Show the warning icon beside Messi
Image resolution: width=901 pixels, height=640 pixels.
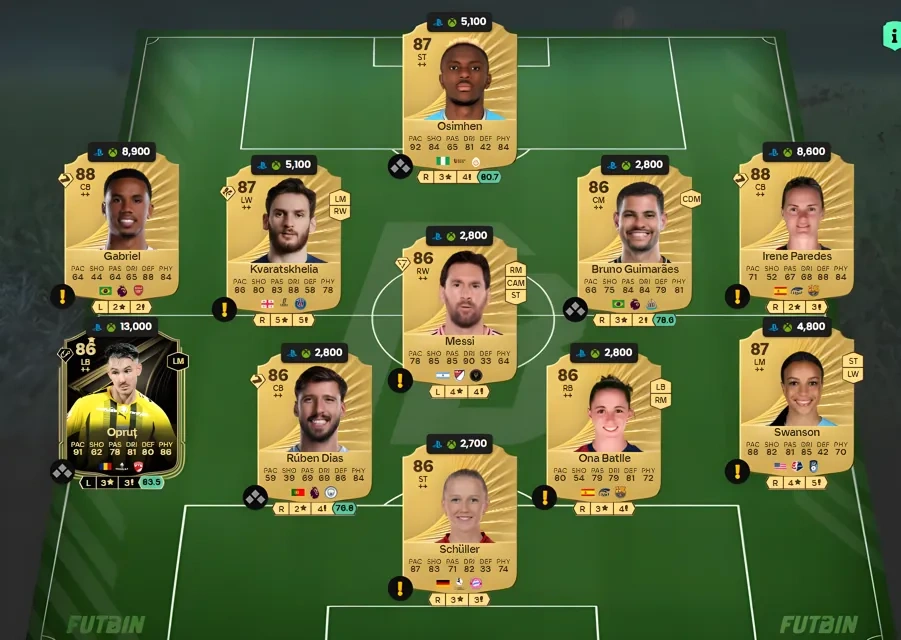[x=401, y=381]
